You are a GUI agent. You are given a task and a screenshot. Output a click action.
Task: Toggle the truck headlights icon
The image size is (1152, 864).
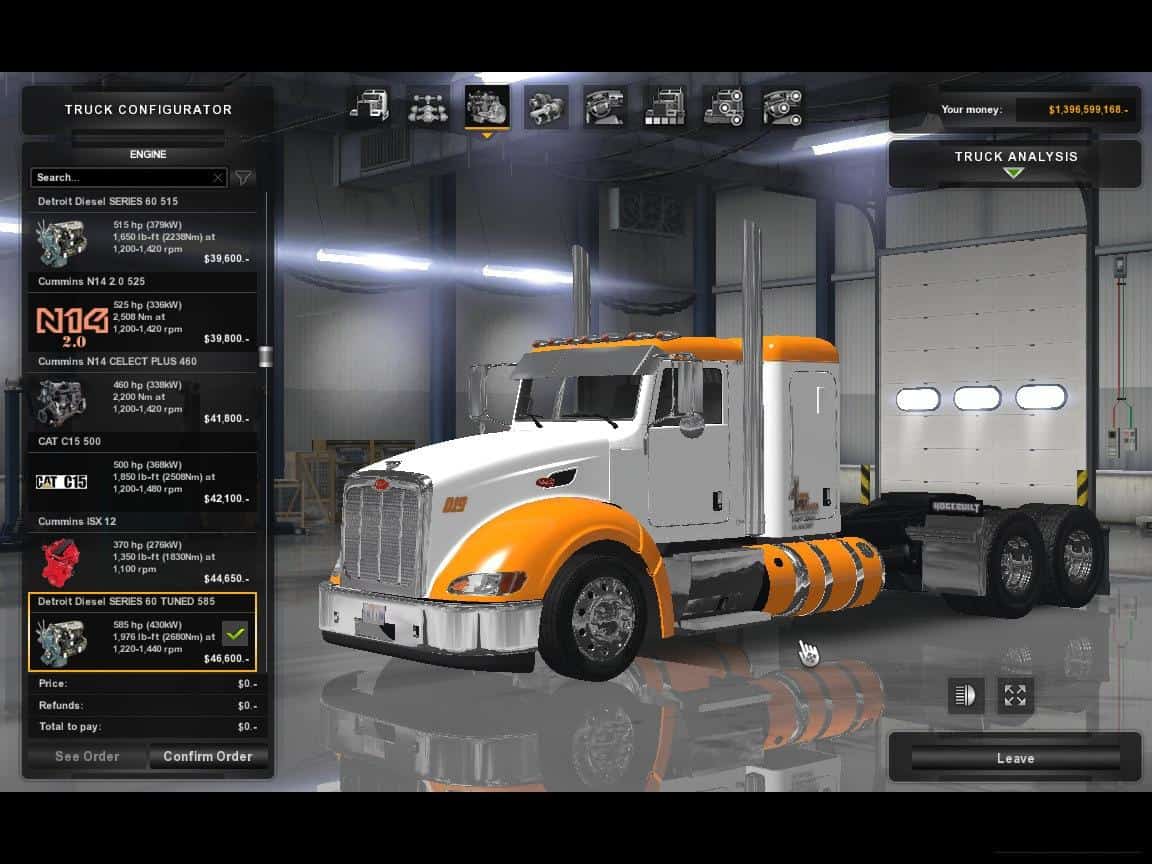click(x=966, y=696)
